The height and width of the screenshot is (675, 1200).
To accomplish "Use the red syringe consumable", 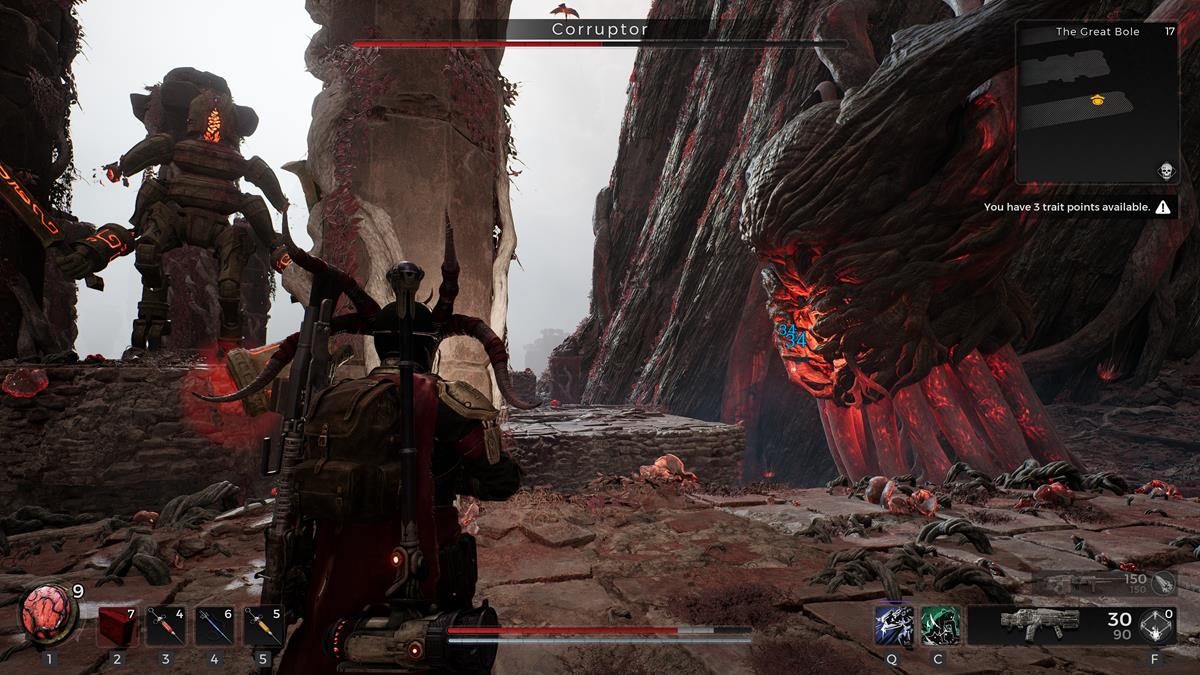I will coord(166,627).
